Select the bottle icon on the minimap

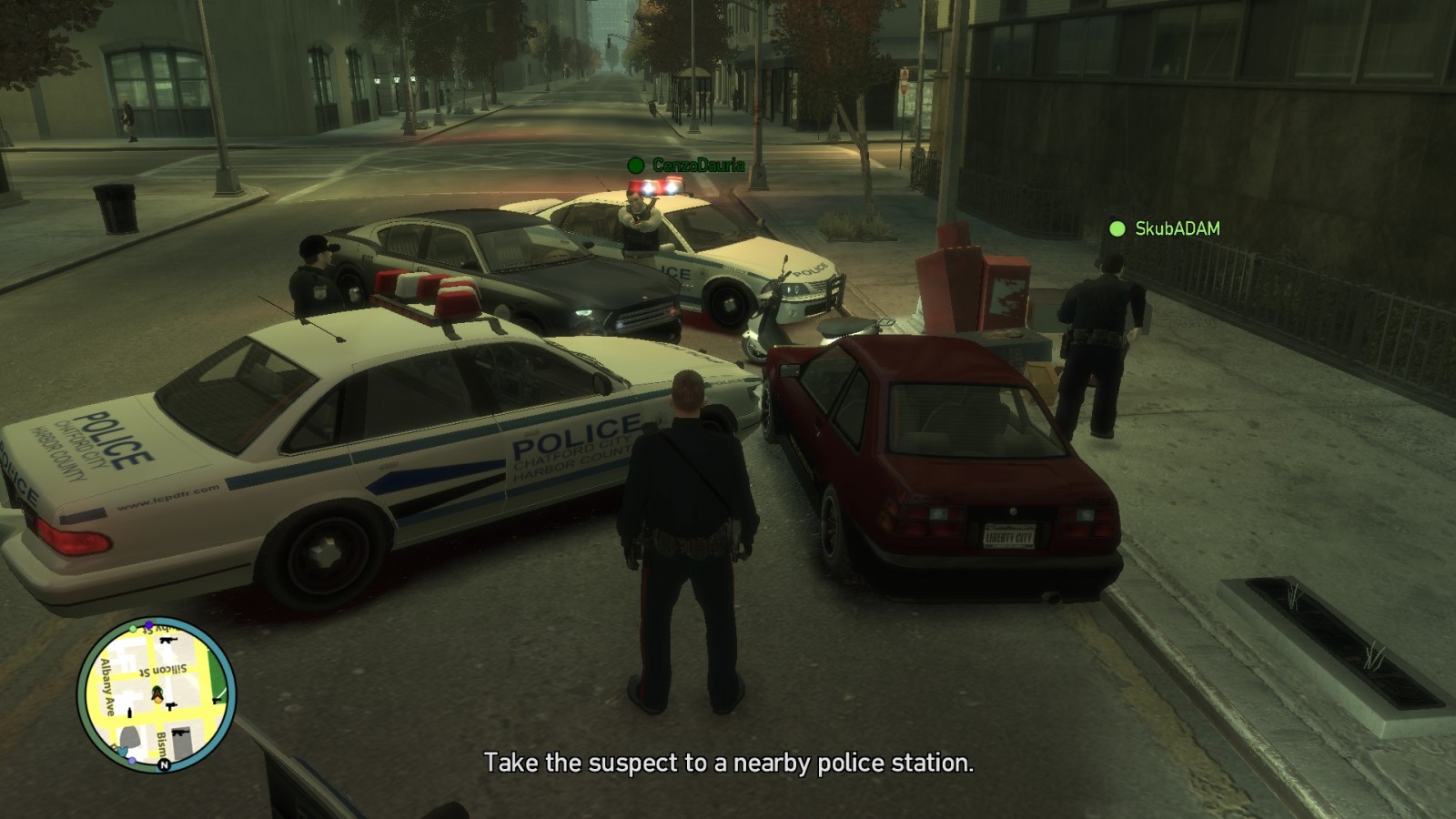129,713
